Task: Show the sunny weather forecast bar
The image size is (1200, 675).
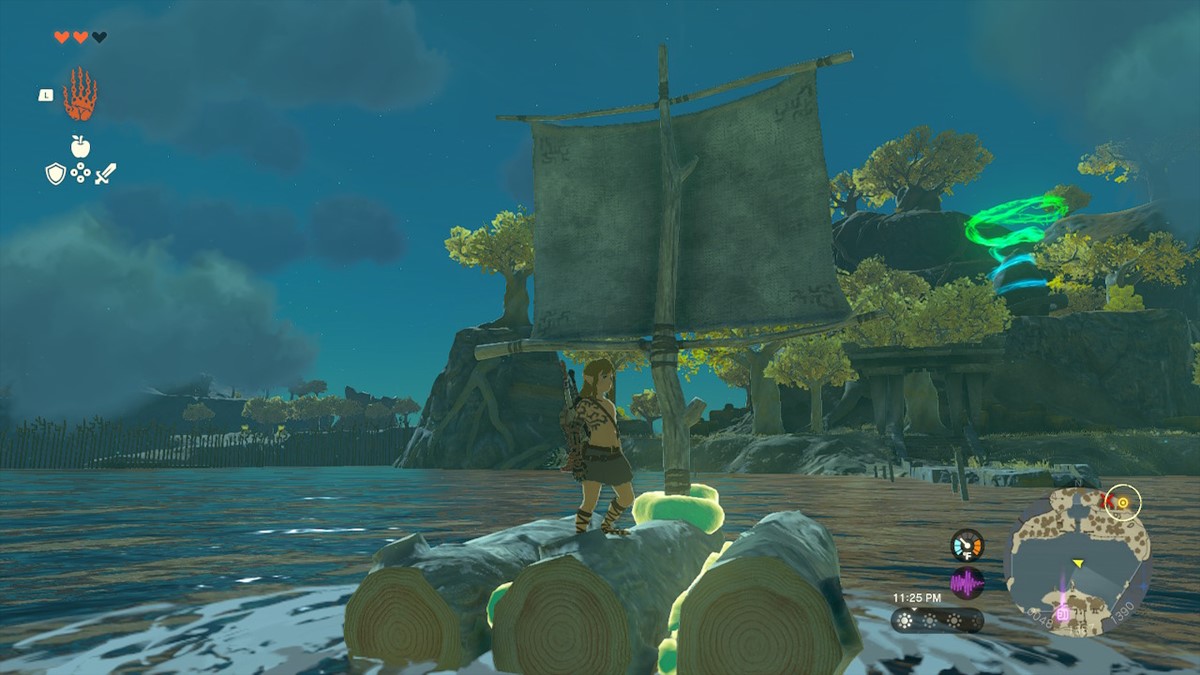Action: (x=937, y=620)
